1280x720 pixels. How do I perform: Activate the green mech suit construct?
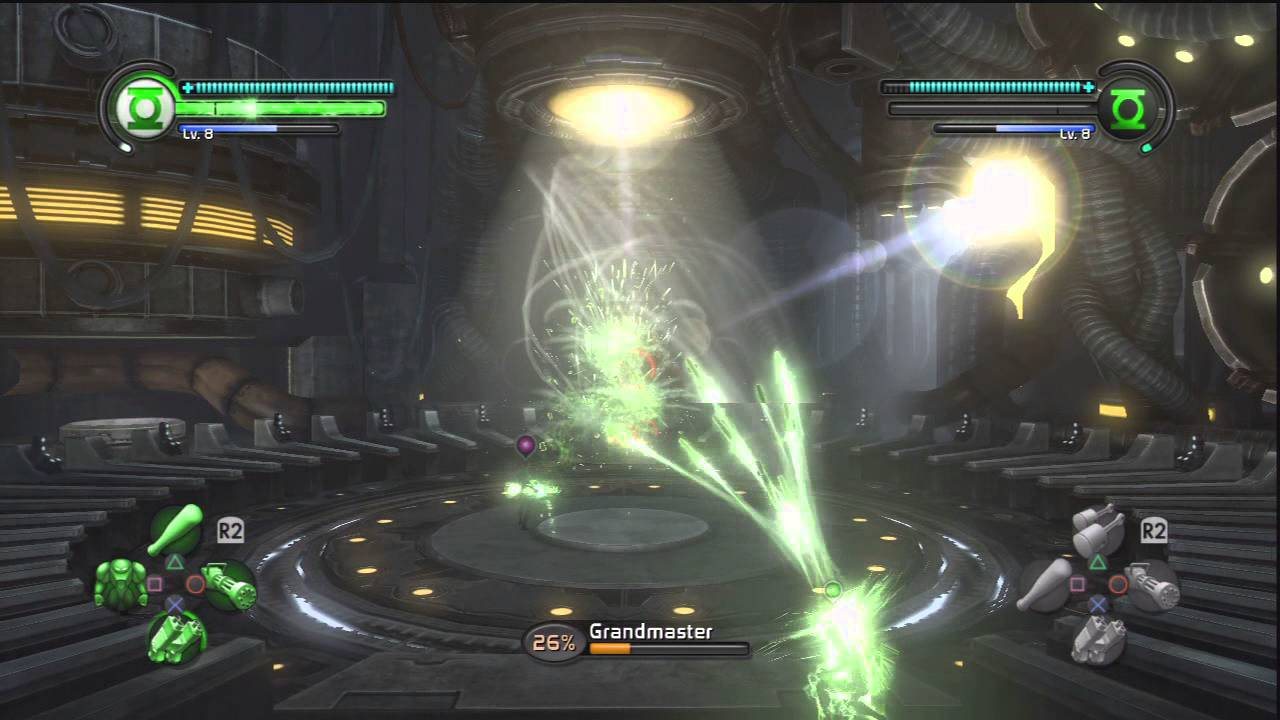[120, 584]
